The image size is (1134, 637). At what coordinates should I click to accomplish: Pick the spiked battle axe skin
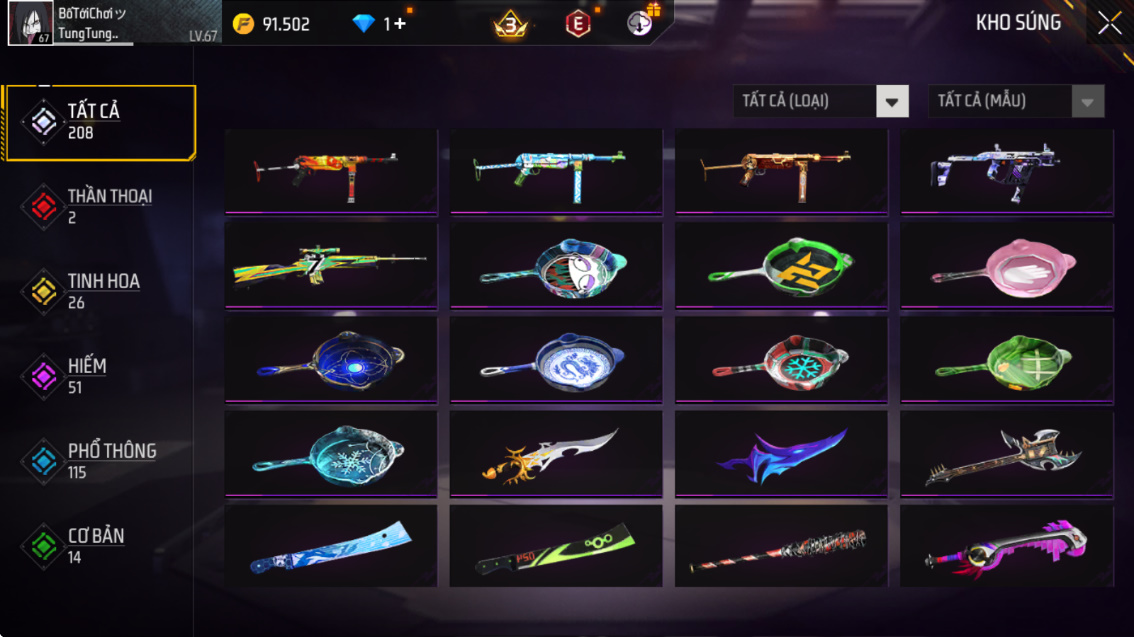point(1007,454)
